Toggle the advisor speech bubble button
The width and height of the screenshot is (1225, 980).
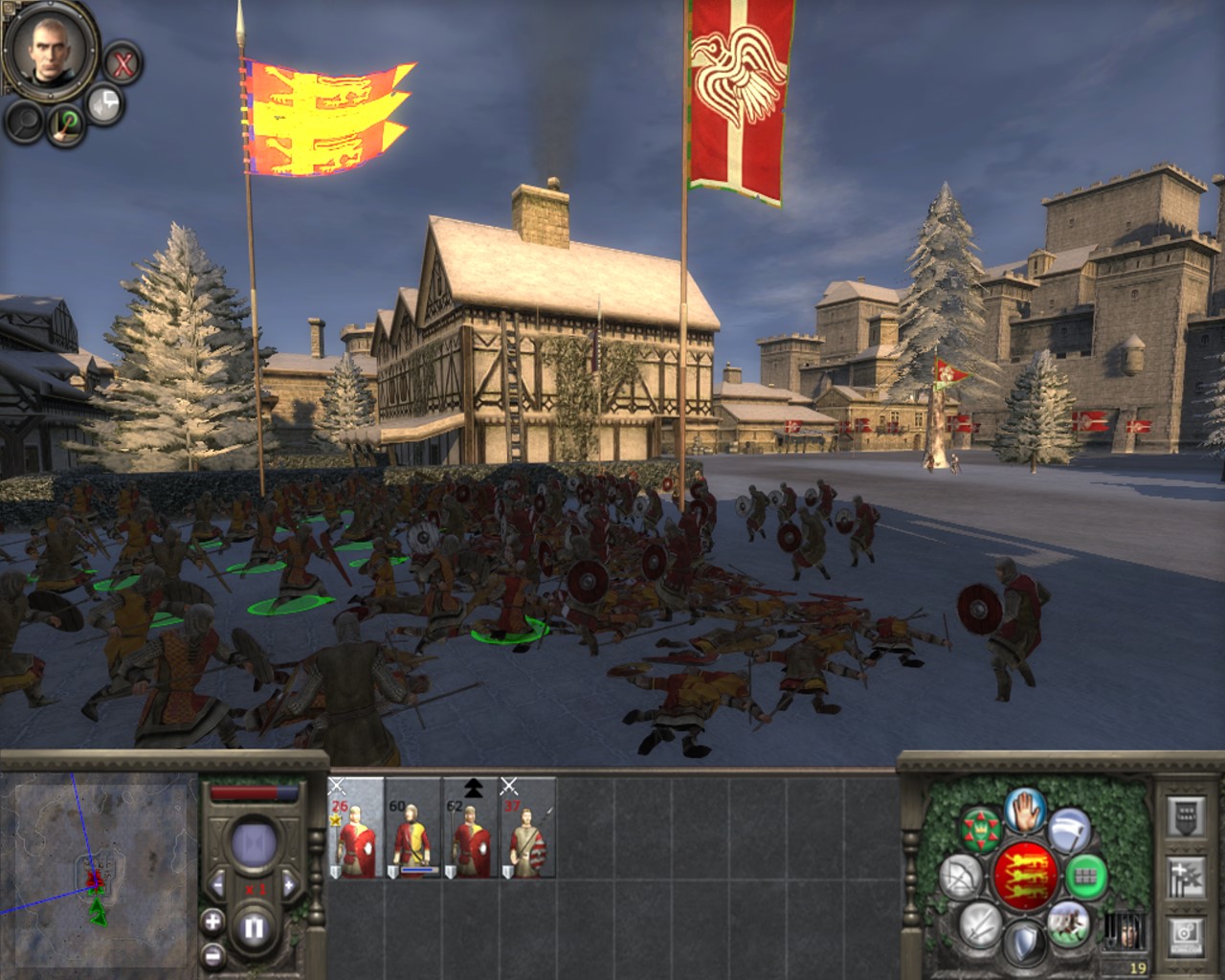point(104,103)
